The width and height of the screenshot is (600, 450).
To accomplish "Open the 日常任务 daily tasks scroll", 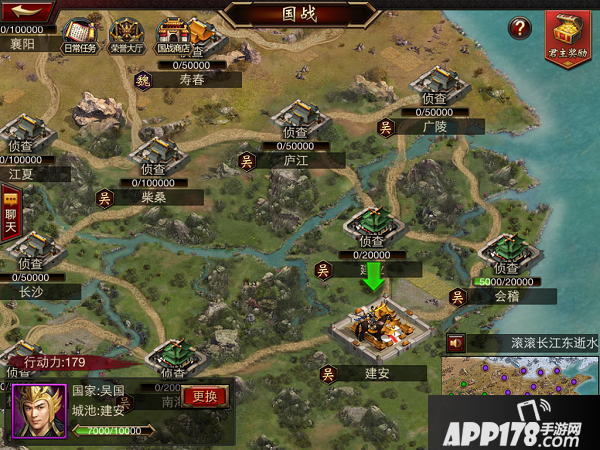I will pyautogui.click(x=80, y=35).
